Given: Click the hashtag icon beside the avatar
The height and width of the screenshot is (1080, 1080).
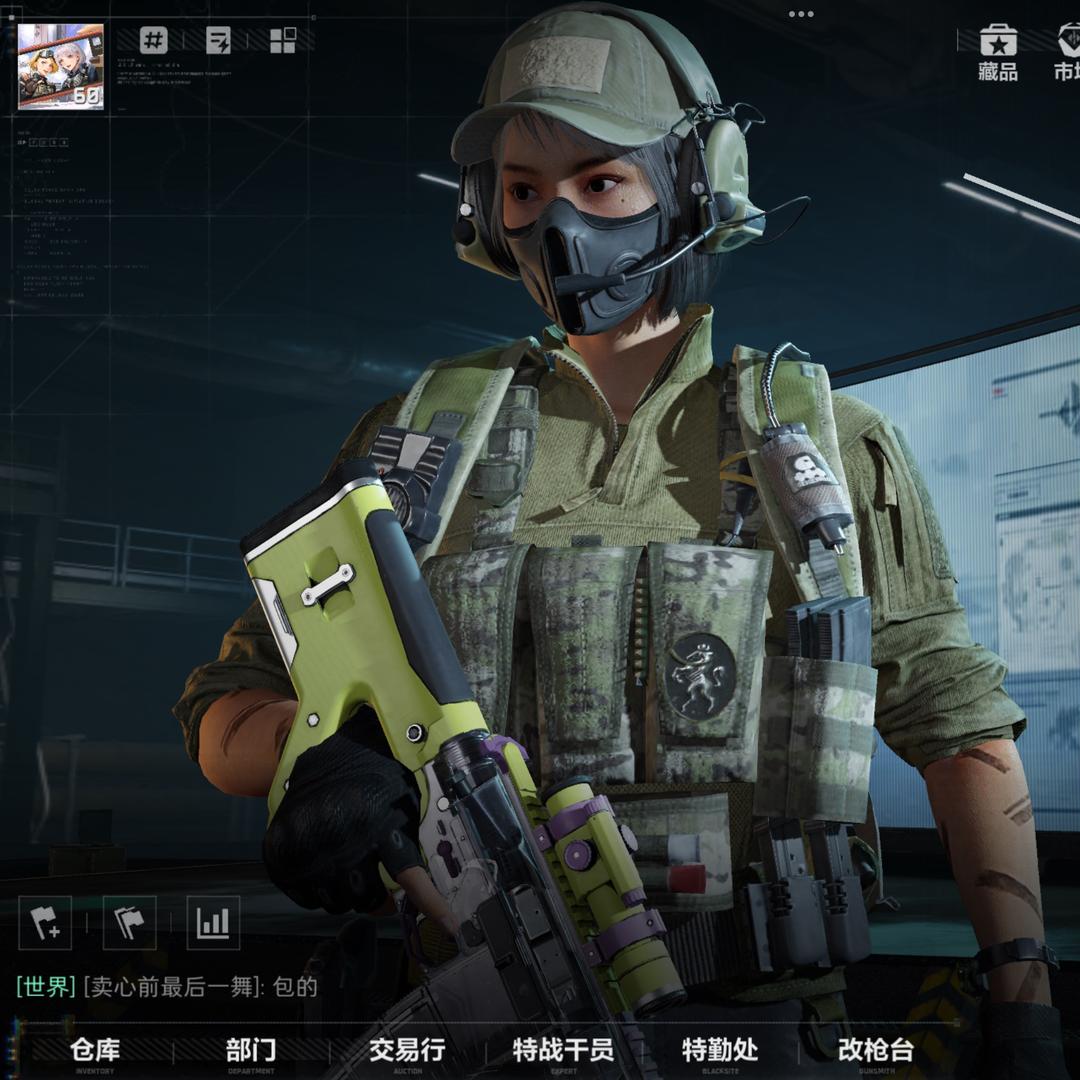Looking at the screenshot, I should pos(153,41).
